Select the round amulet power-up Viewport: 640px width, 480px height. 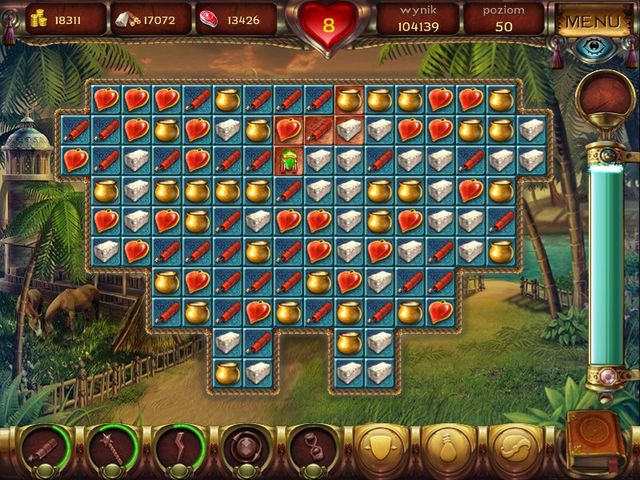tap(243, 445)
